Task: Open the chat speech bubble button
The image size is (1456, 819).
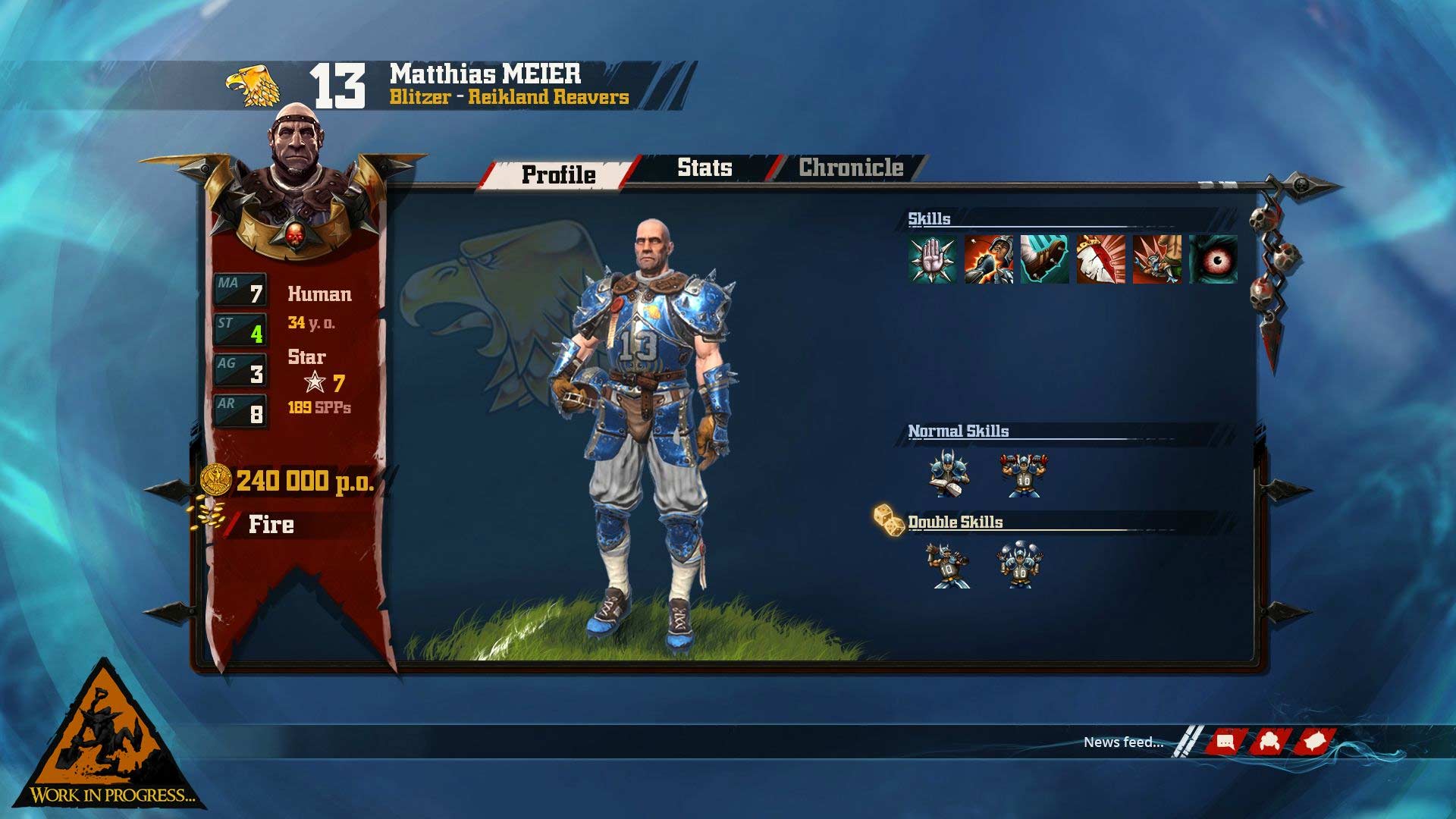Action: (x=1225, y=742)
